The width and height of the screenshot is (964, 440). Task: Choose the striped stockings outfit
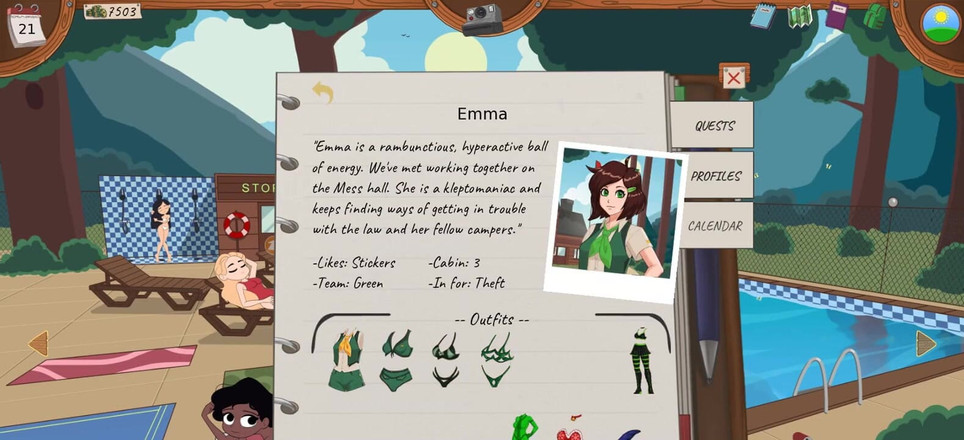coord(640,360)
